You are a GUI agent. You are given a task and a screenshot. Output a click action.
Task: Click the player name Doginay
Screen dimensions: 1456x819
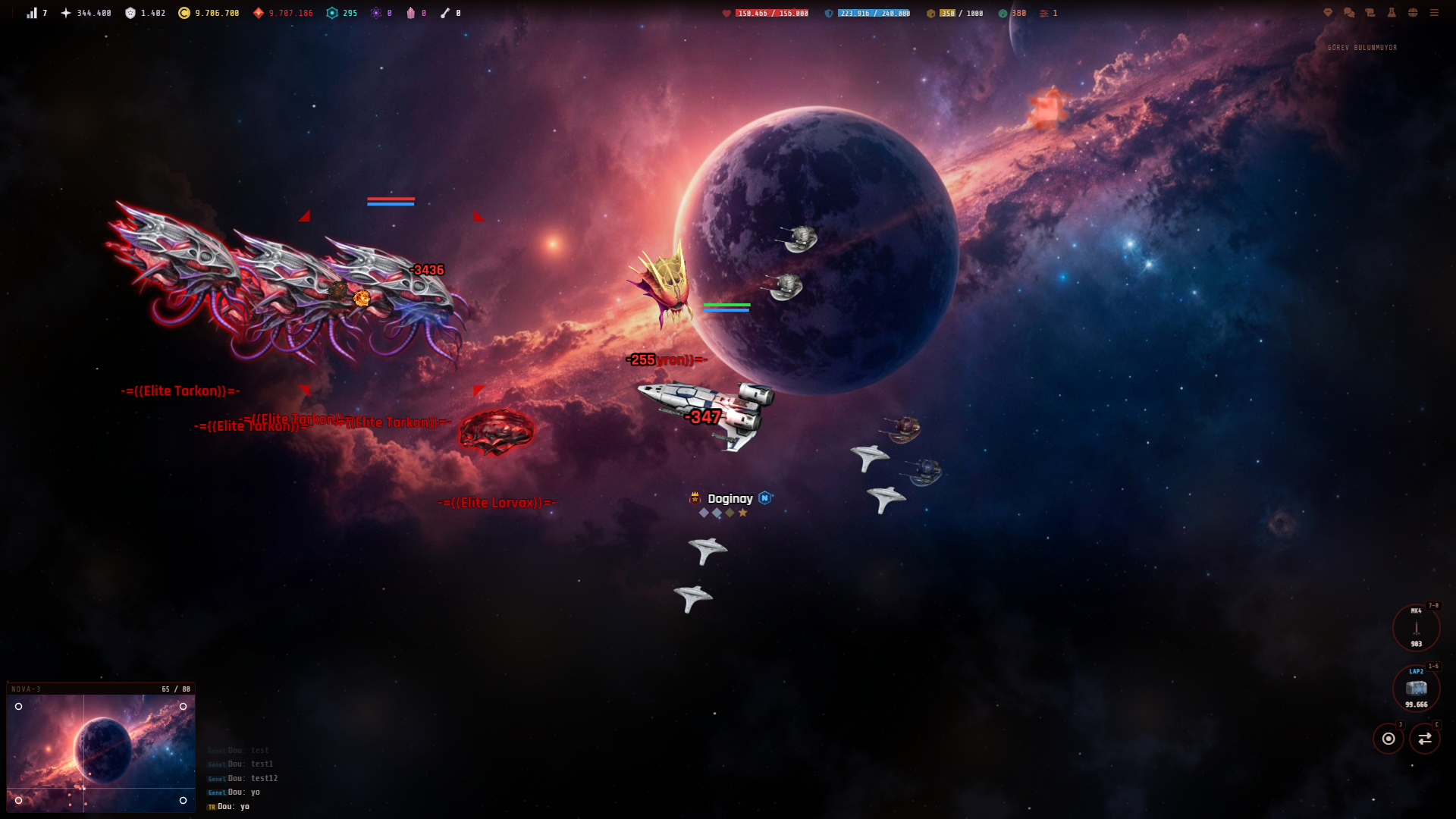point(730,499)
